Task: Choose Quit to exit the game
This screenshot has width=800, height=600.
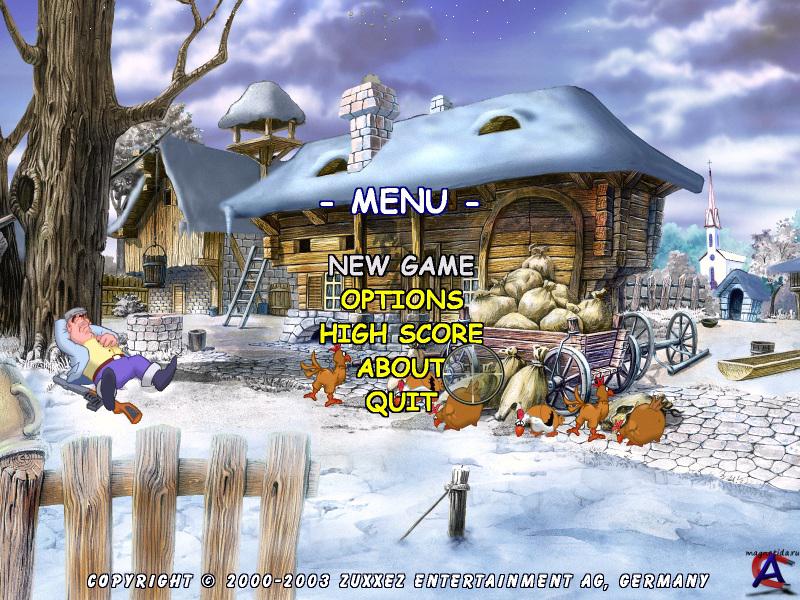Action: tap(401, 401)
